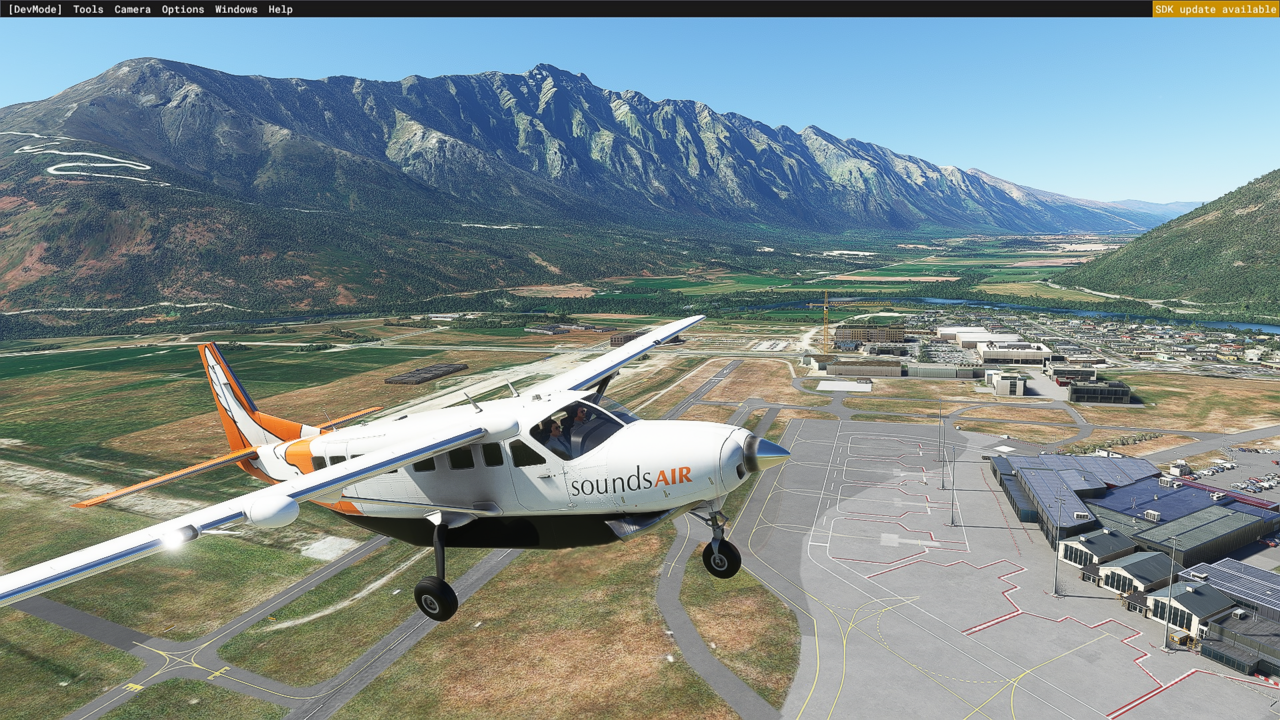Open the Help menu

click(x=280, y=9)
